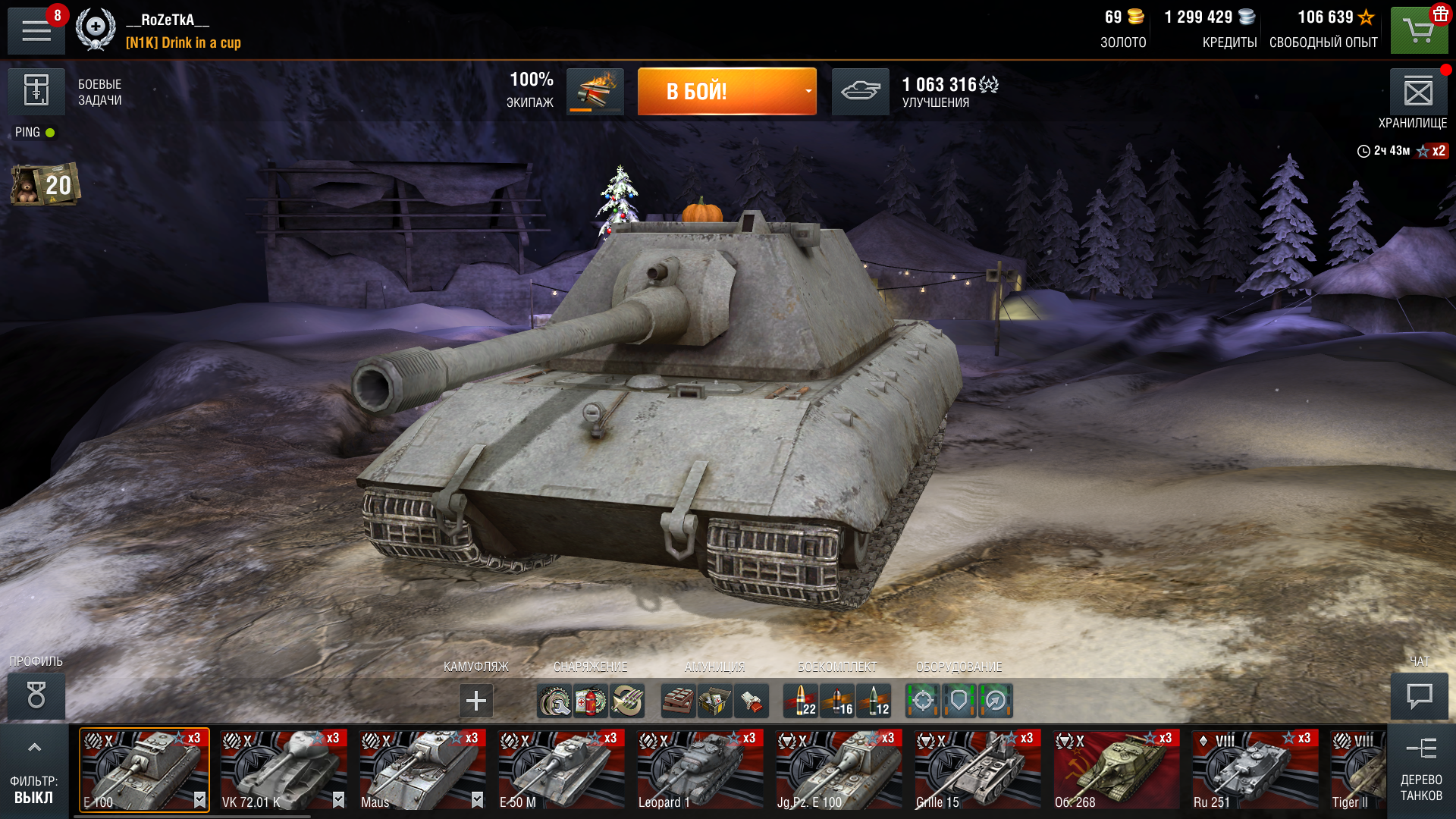The width and height of the screenshot is (1456, 819).
Task: Open the teddy bear crate with 20
Action: (45, 184)
